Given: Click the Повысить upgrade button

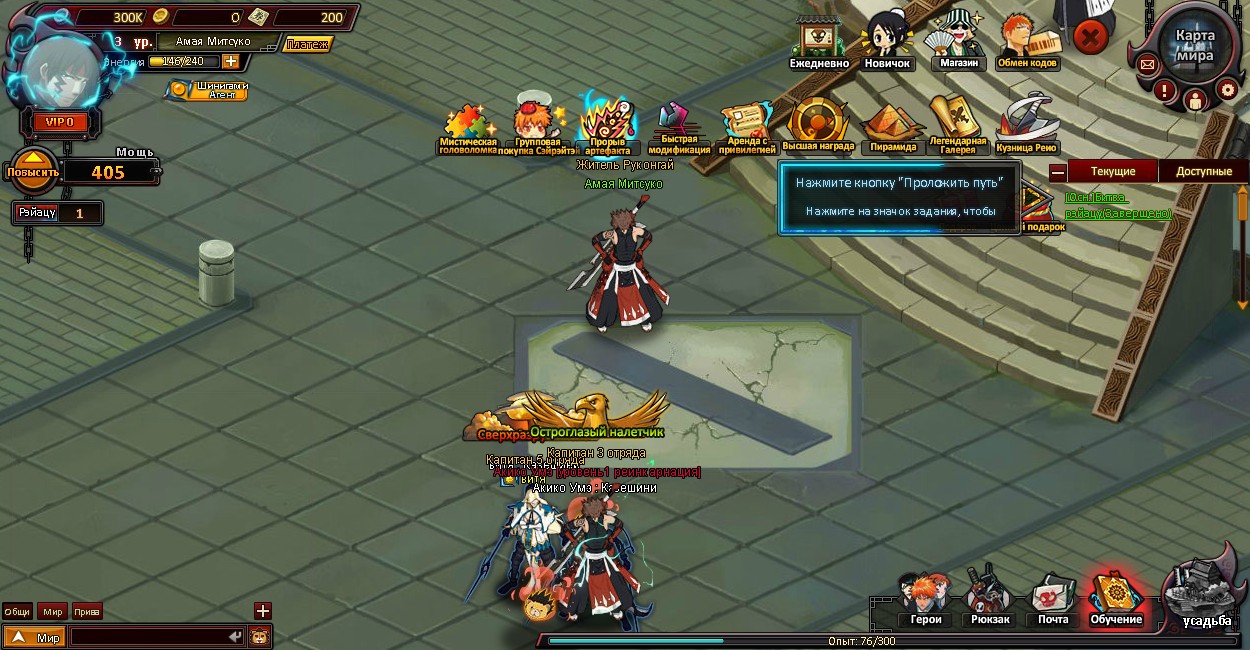Looking at the screenshot, I should (34, 171).
